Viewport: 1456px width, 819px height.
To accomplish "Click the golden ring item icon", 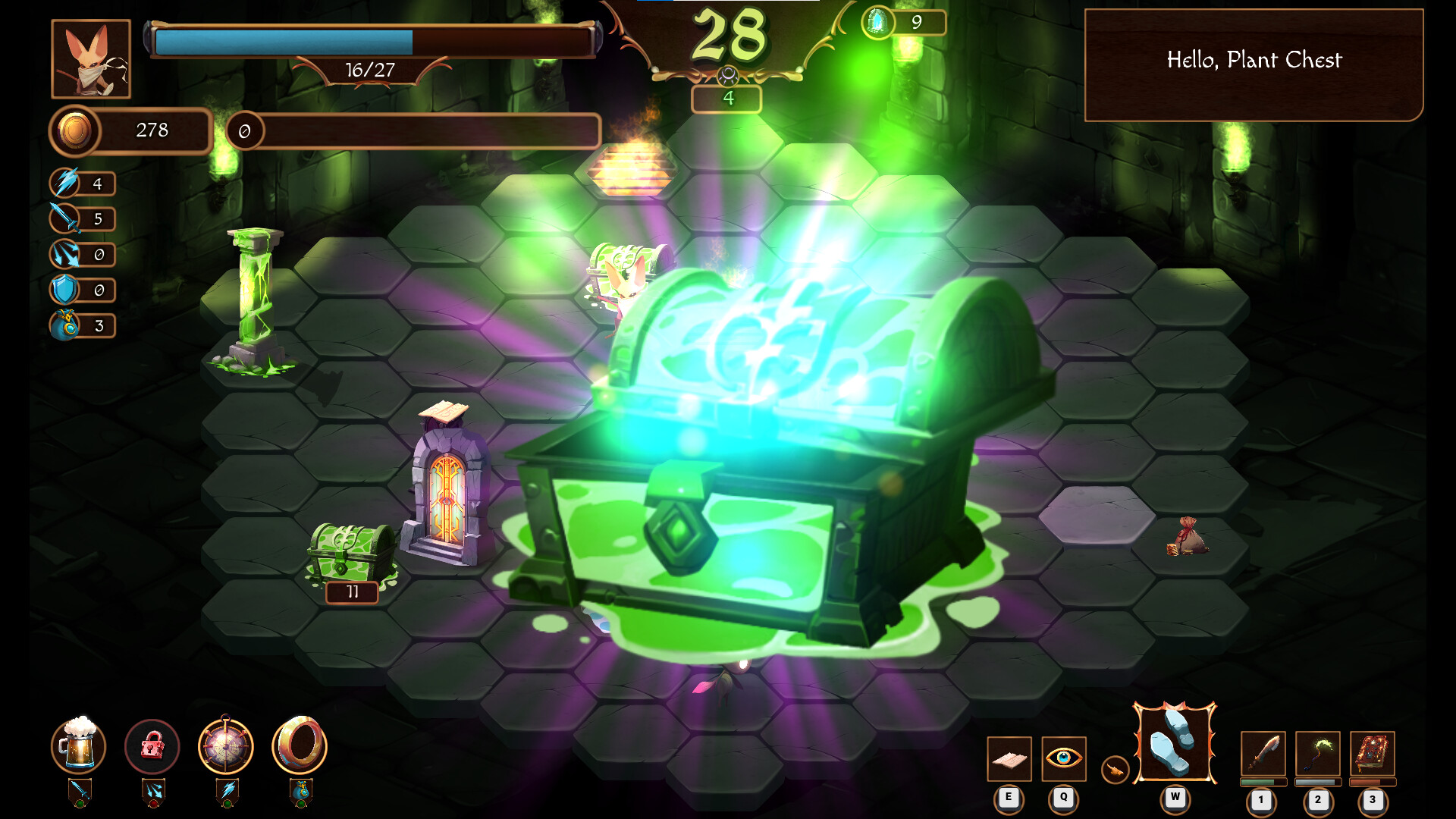I will pyautogui.click(x=300, y=747).
